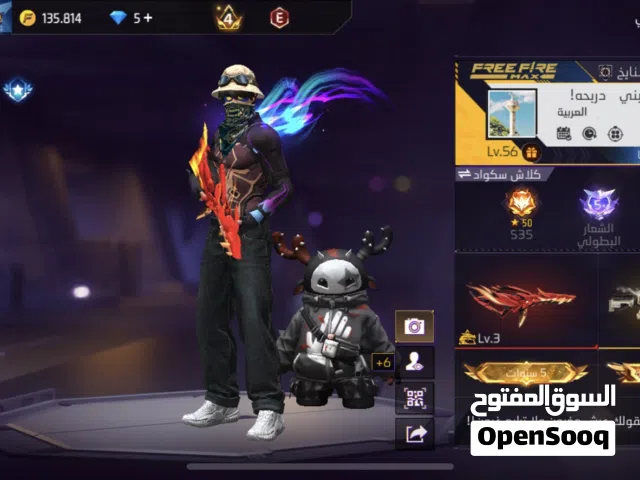Image resolution: width=640 pixels, height=480 pixels.
Task: Click the profile view button with eye
Action: click(414, 362)
